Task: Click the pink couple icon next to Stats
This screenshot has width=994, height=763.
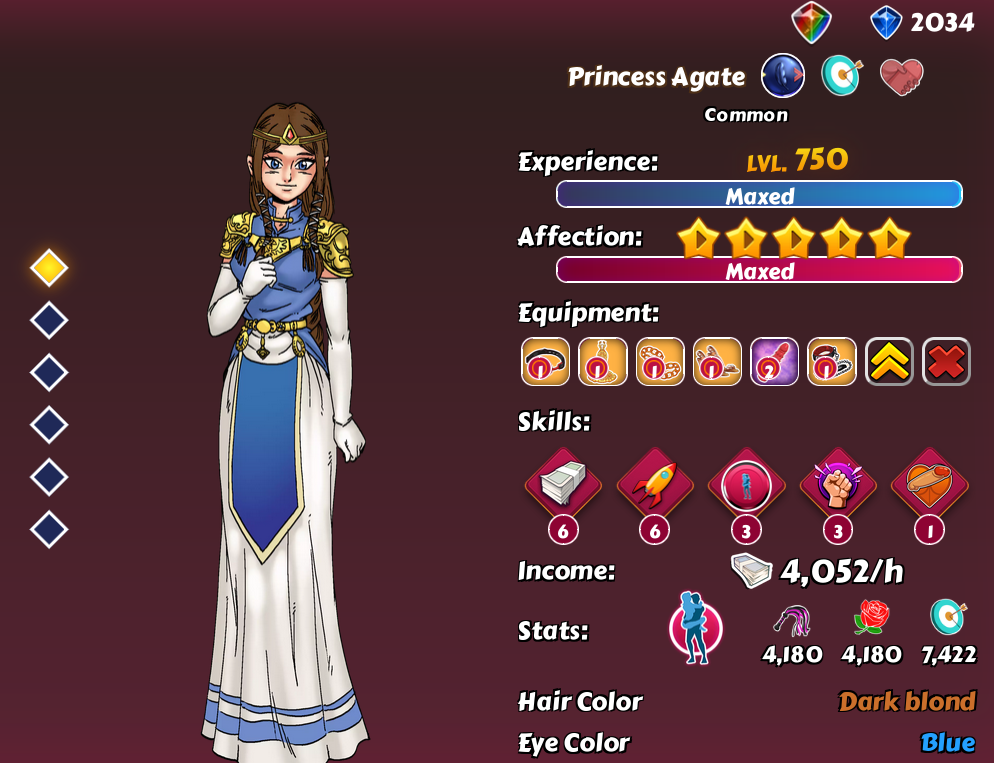Action: click(695, 630)
